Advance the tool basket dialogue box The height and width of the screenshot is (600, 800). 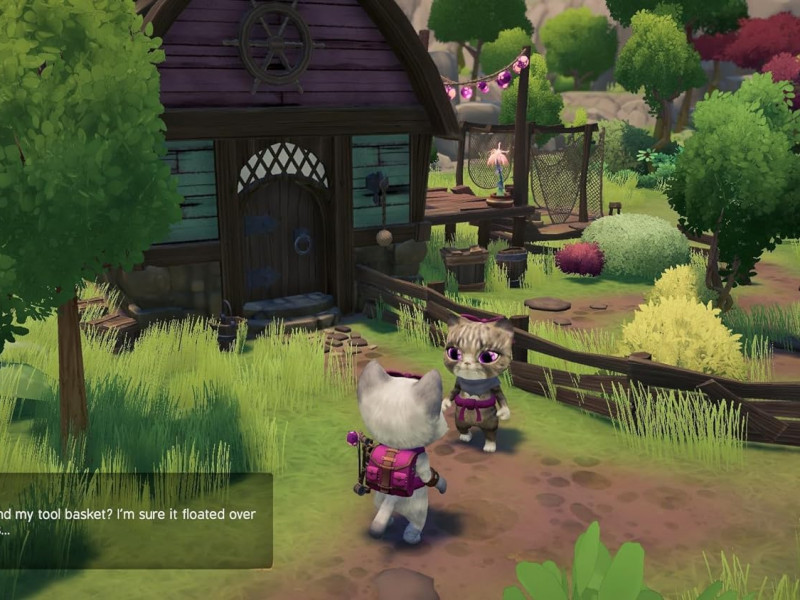135,521
